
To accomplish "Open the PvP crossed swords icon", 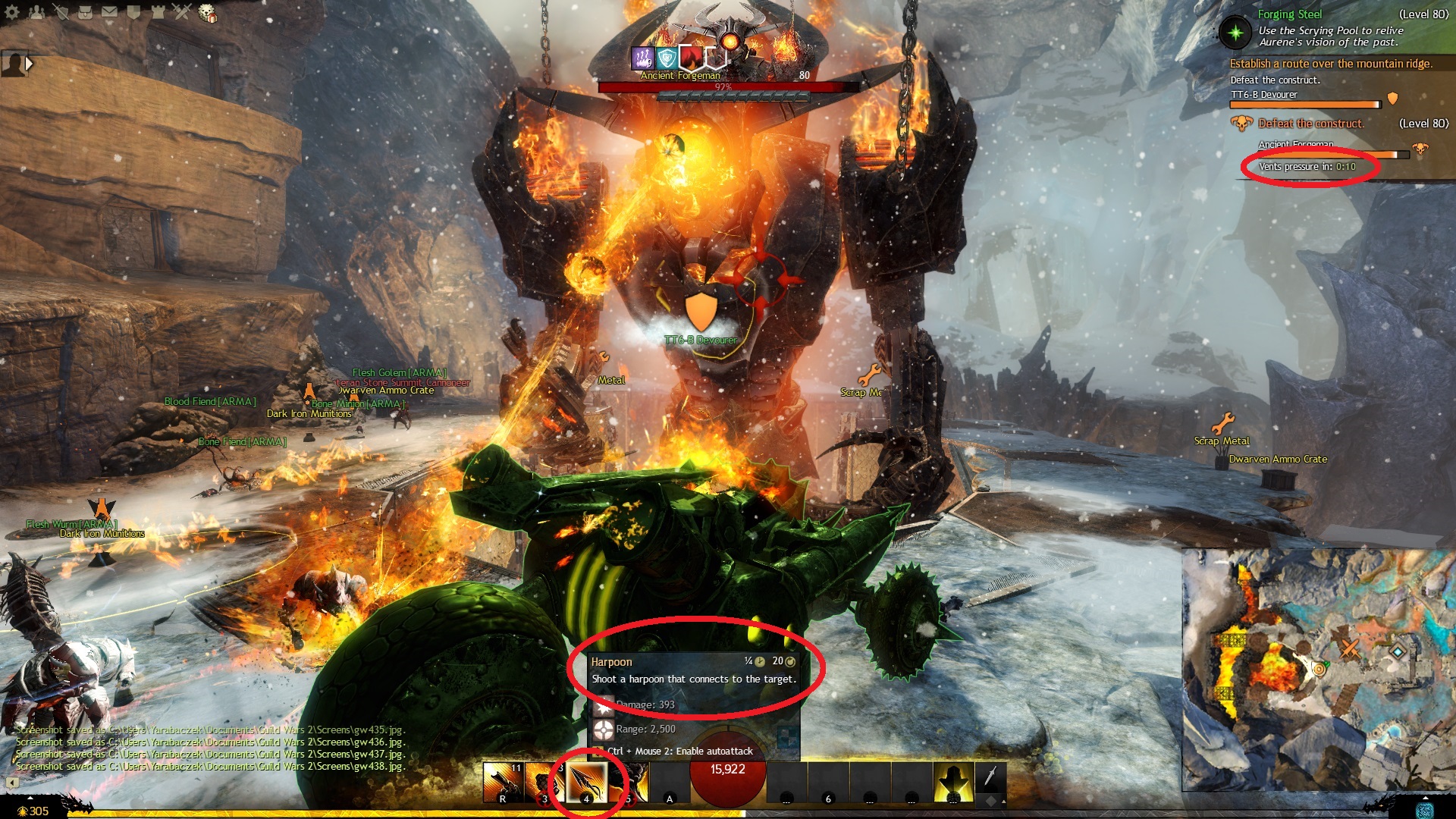I will point(183,12).
